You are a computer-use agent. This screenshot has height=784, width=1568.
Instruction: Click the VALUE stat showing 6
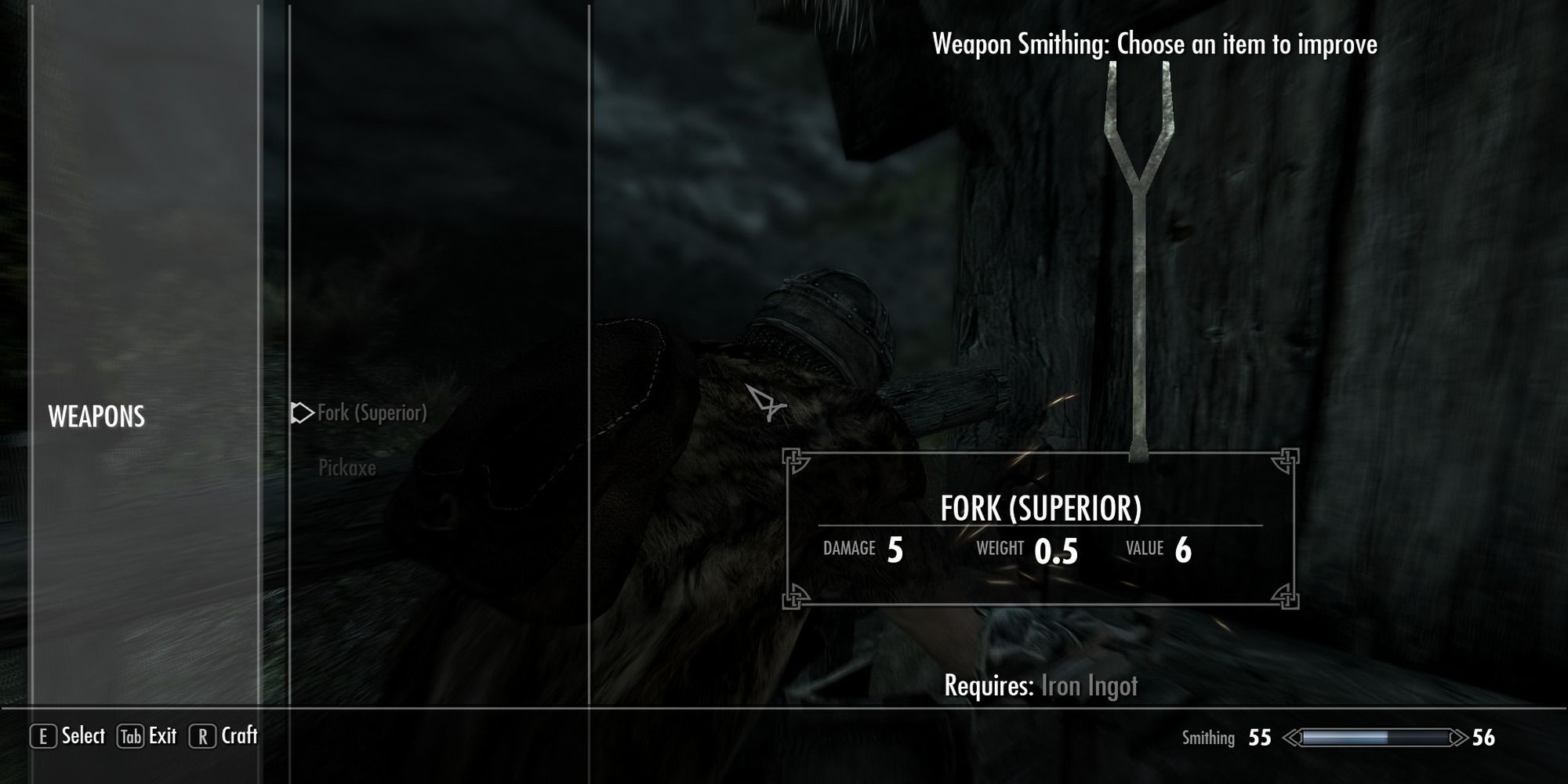click(x=1186, y=549)
